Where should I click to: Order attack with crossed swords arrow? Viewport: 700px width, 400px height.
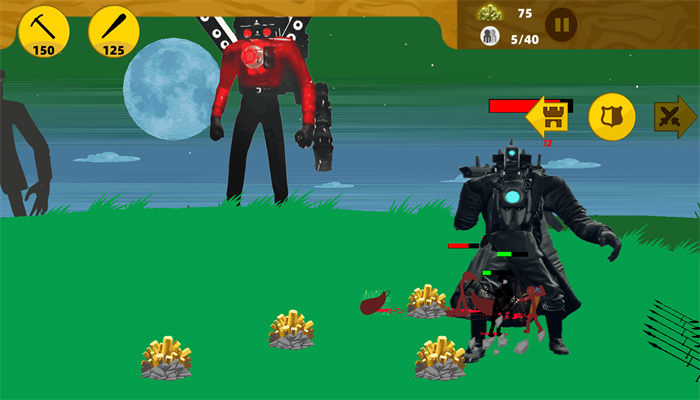675,118
